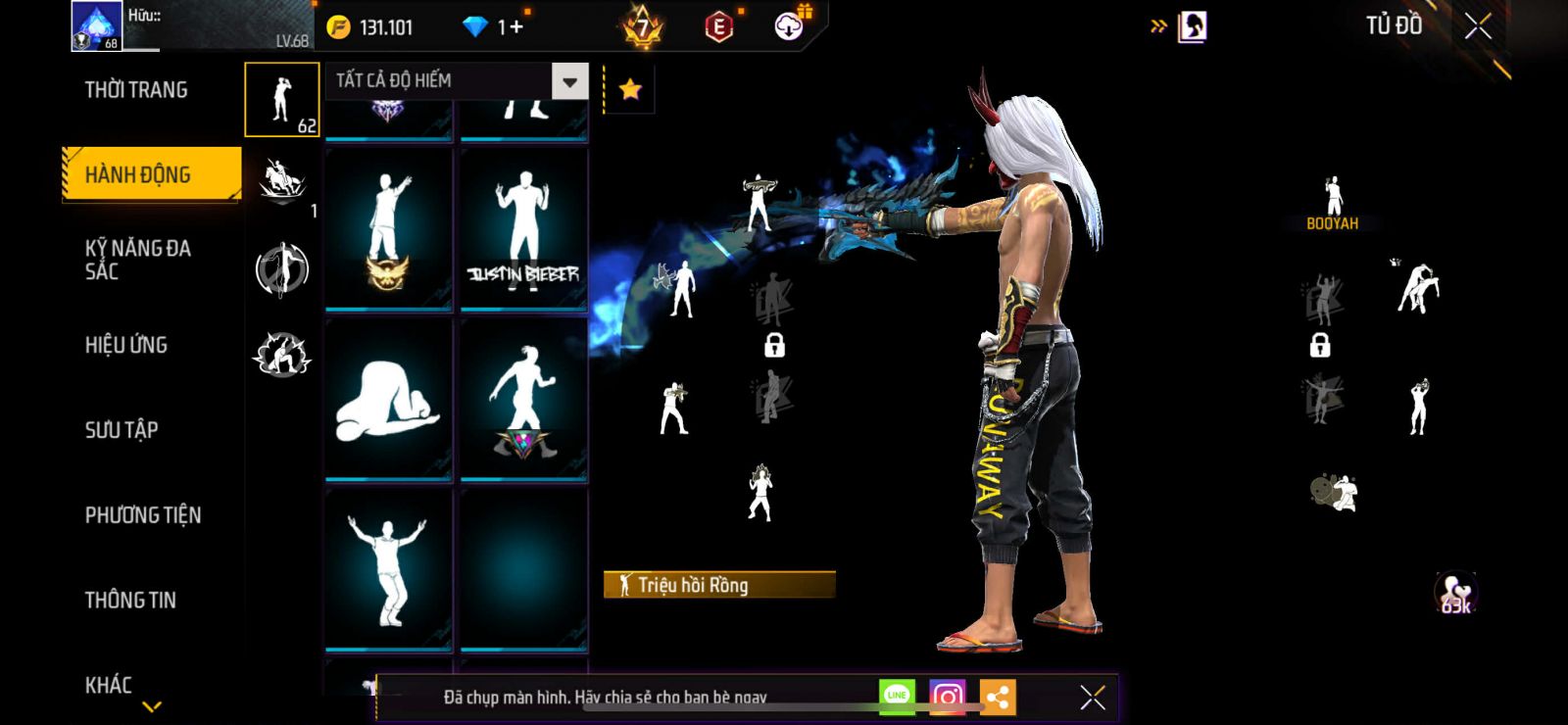The height and width of the screenshot is (725, 1568).
Task: Open the Phương Tiện category
Action: (143, 514)
